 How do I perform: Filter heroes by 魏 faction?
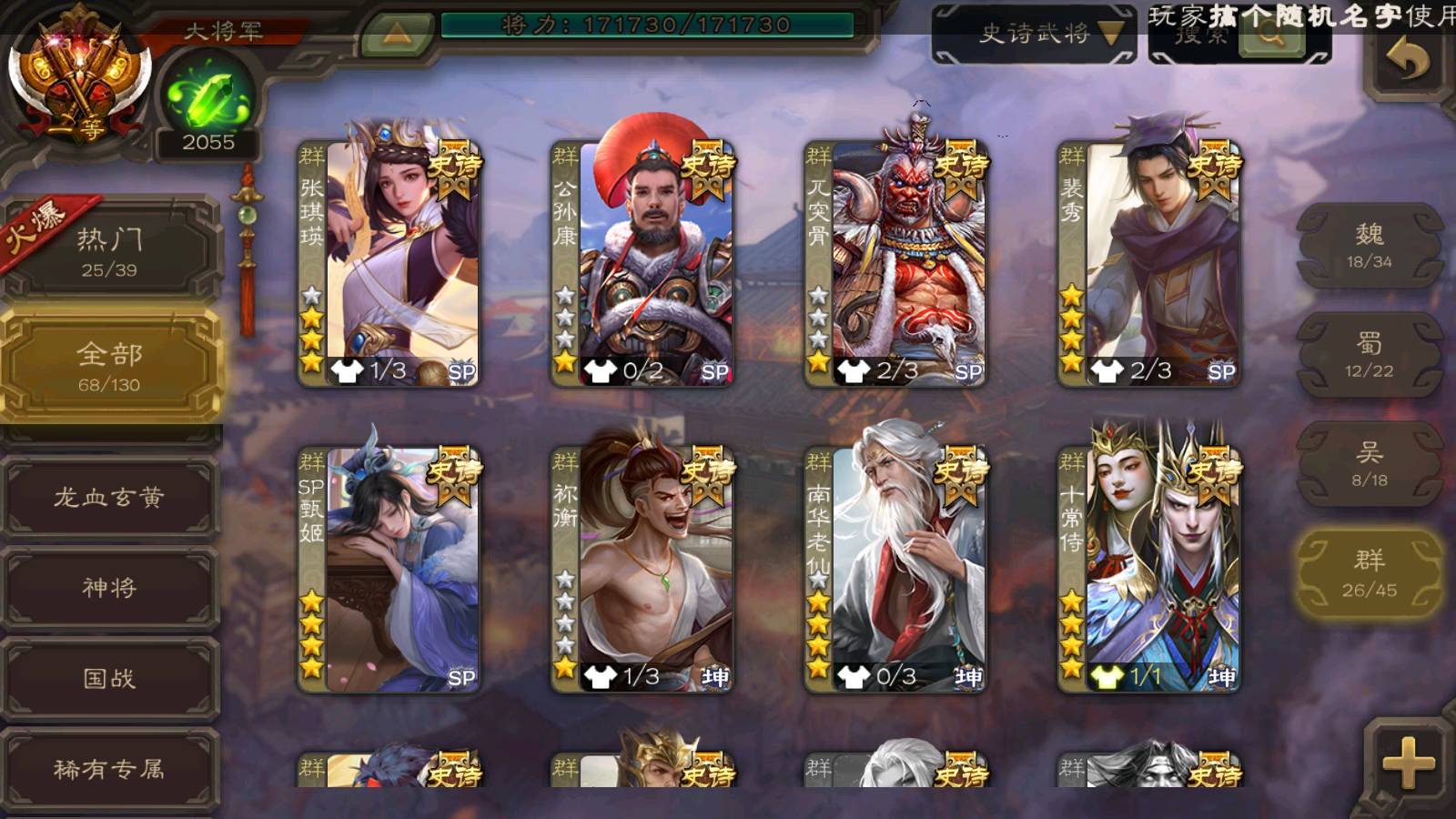tap(1369, 246)
